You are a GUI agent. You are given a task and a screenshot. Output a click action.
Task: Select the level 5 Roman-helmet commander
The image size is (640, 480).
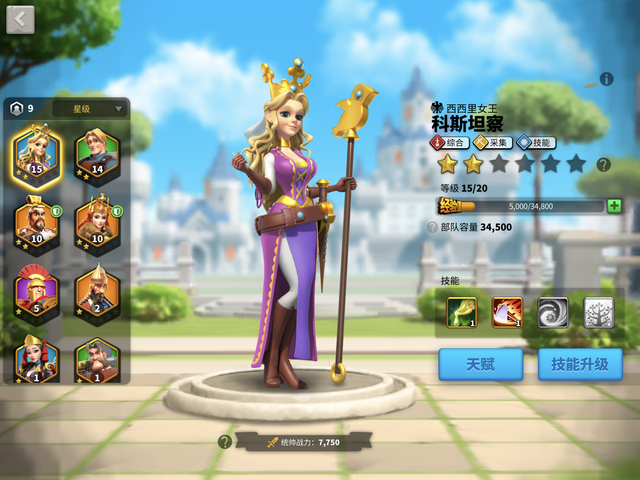point(36,293)
